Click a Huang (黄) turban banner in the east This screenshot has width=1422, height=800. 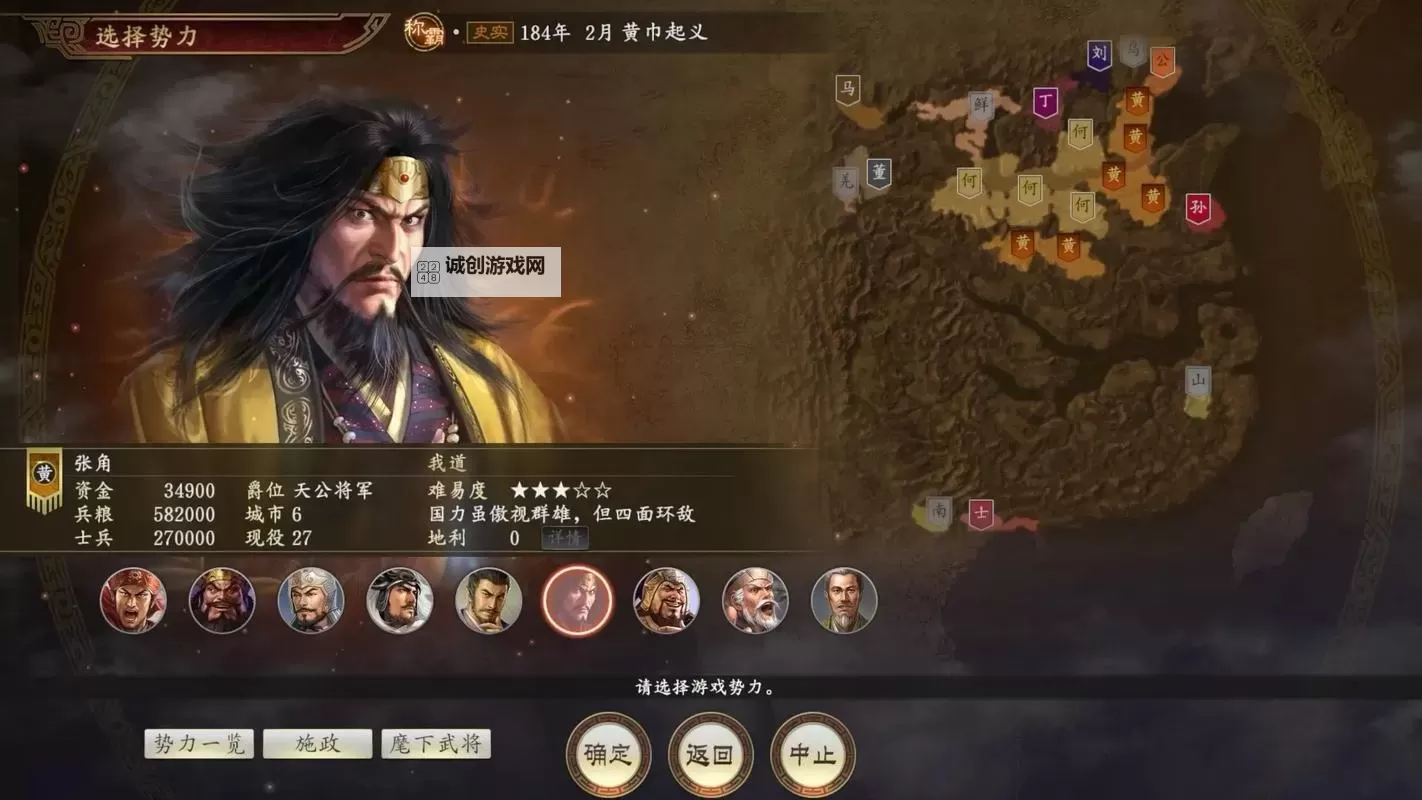1135,135
